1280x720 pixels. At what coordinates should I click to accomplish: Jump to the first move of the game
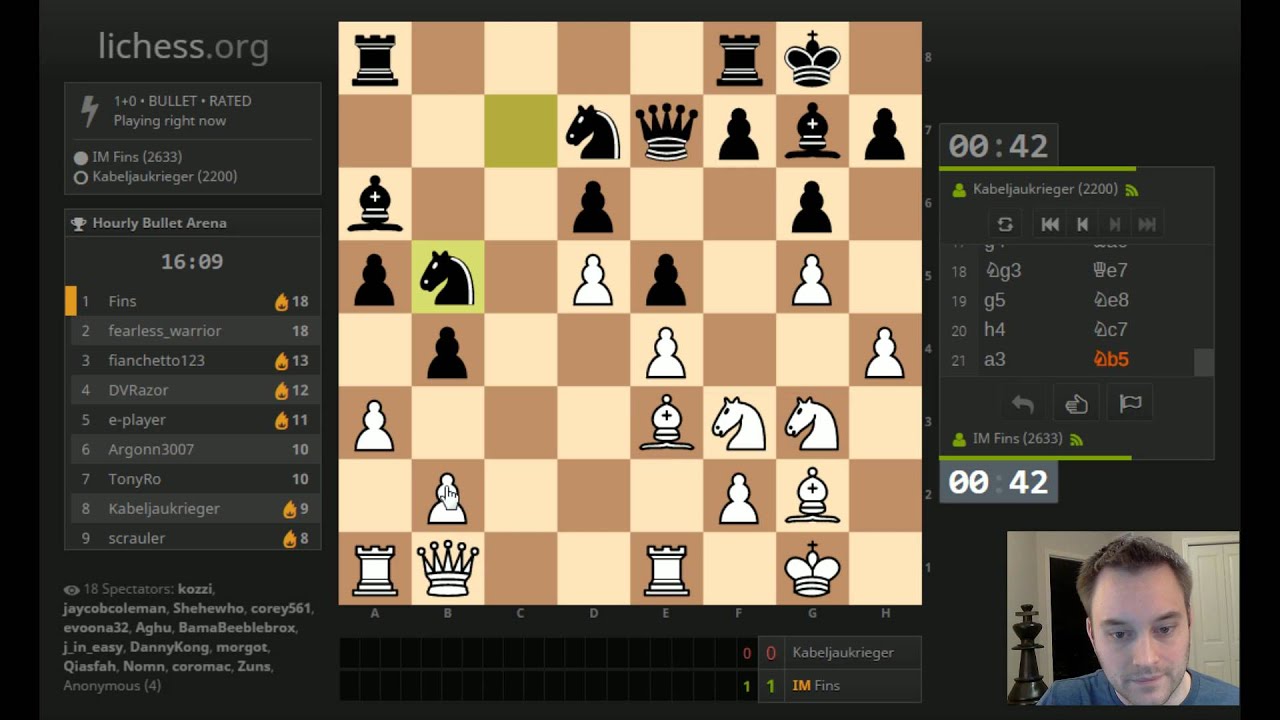(x=1049, y=223)
